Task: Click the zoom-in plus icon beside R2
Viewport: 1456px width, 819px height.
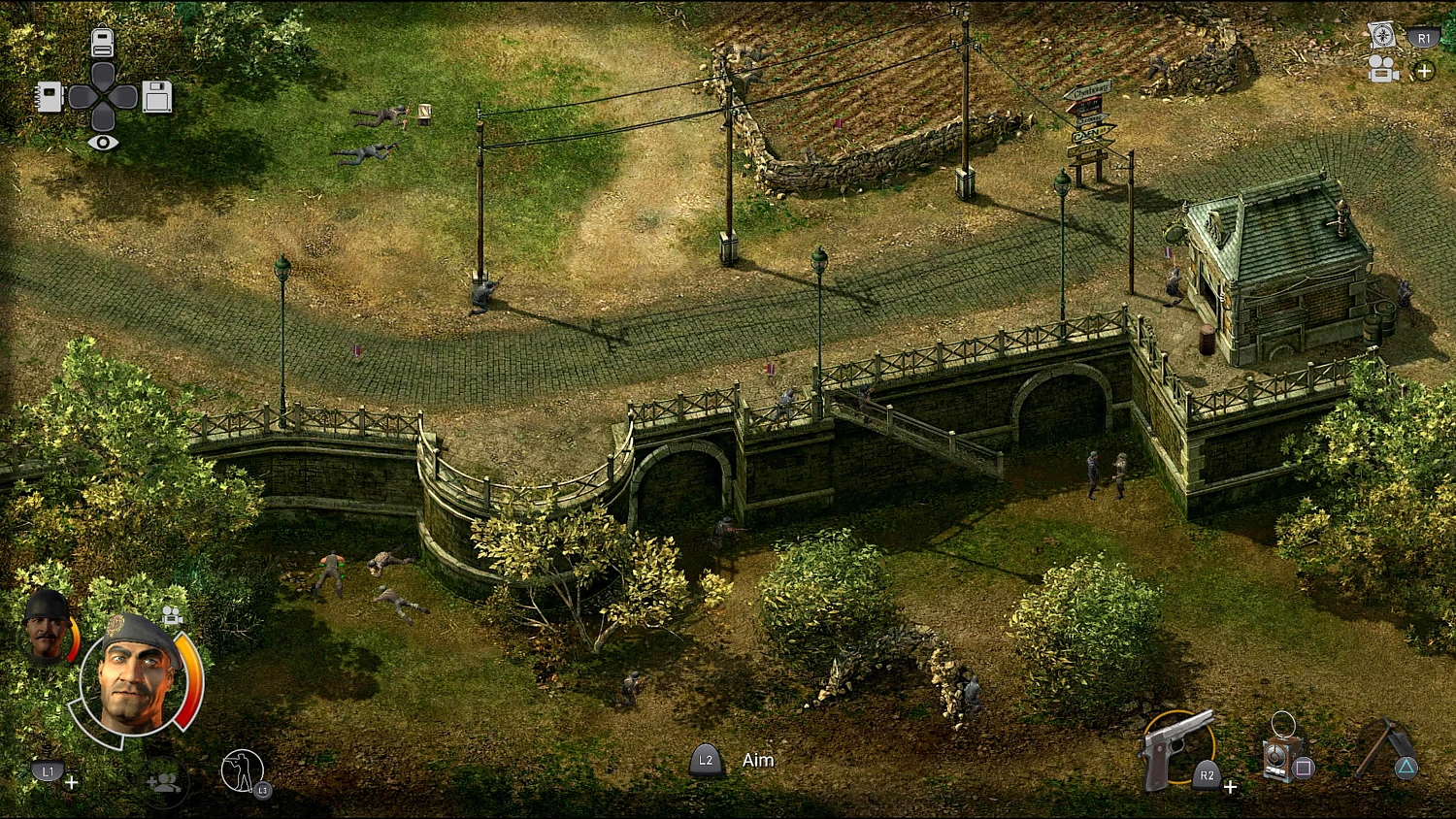Action: tap(1231, 787)
